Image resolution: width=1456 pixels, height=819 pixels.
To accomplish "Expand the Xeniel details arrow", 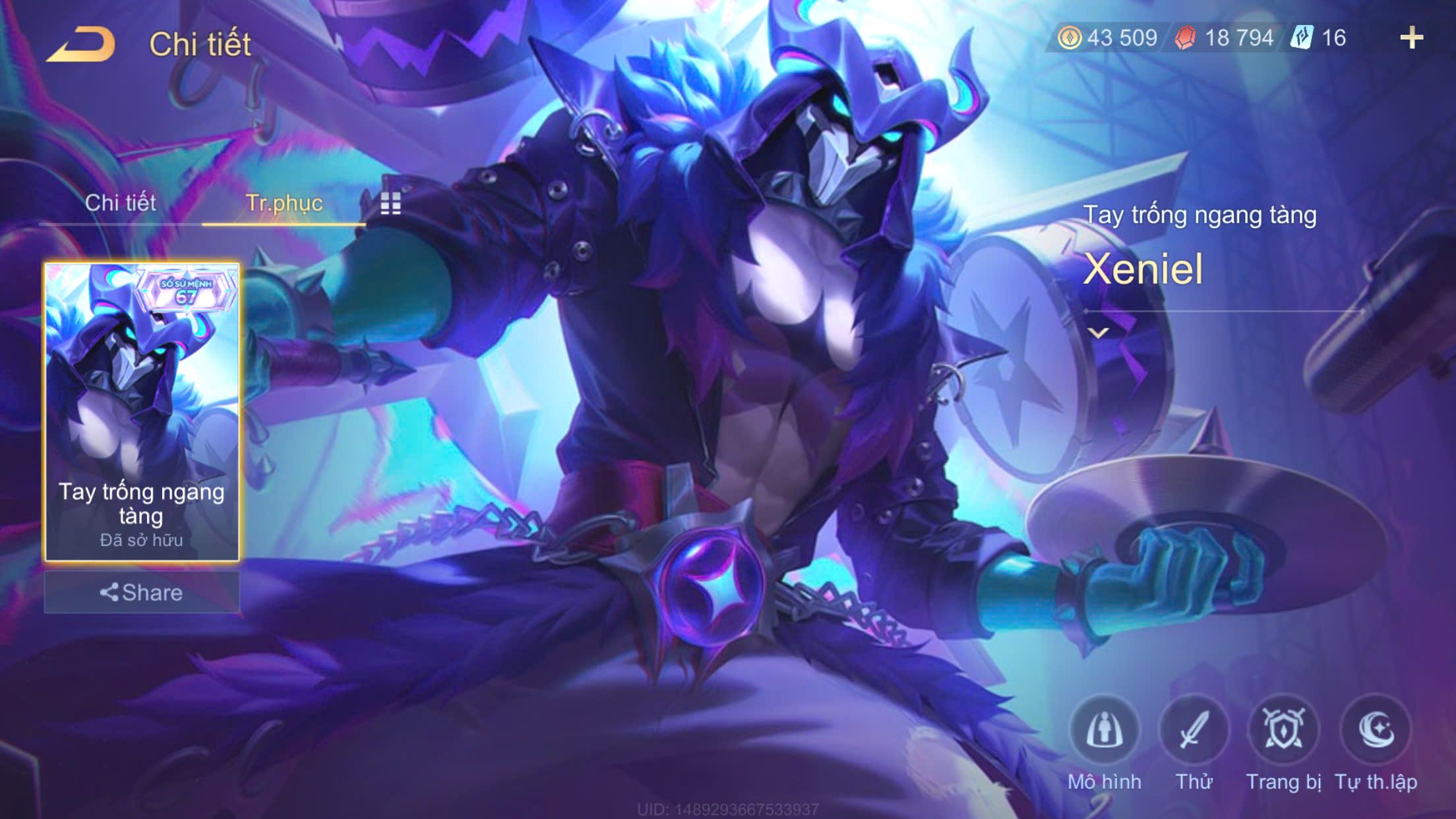I will click(1099, 333).
